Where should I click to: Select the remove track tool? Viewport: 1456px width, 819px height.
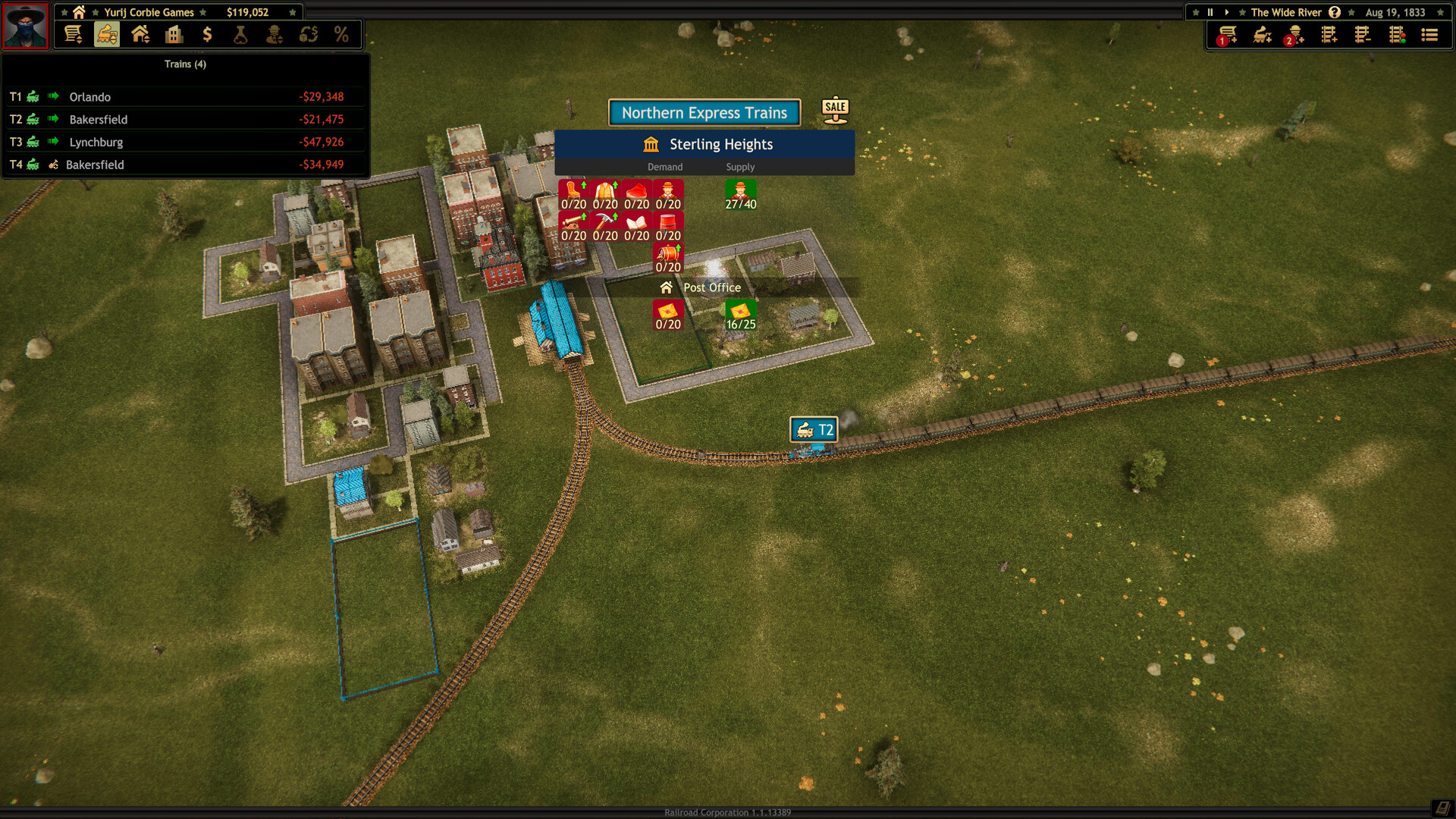pyautogui.click(x=1362, y=34)
